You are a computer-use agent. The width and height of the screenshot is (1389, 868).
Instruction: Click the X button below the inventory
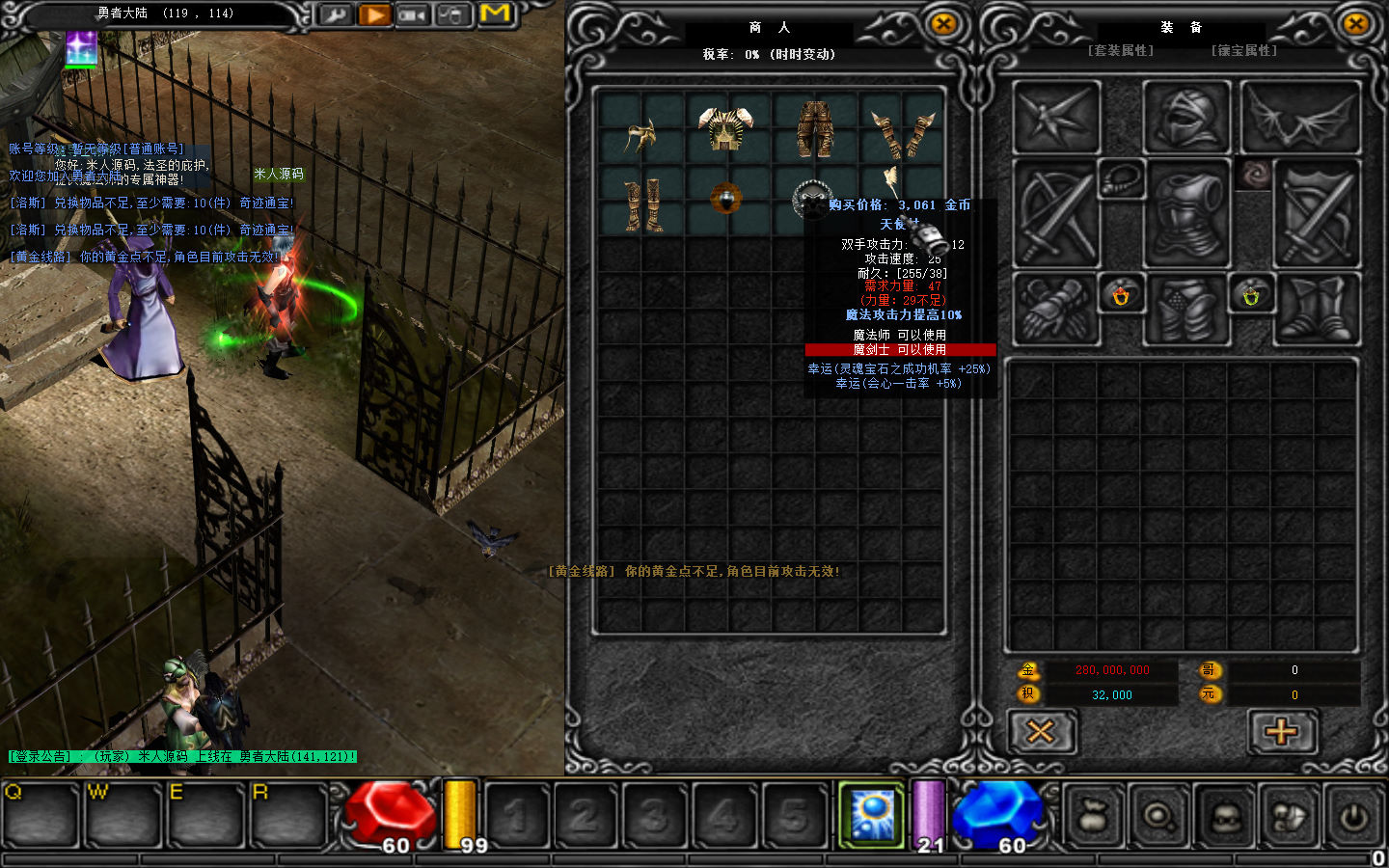click(x=1041, y=732)
